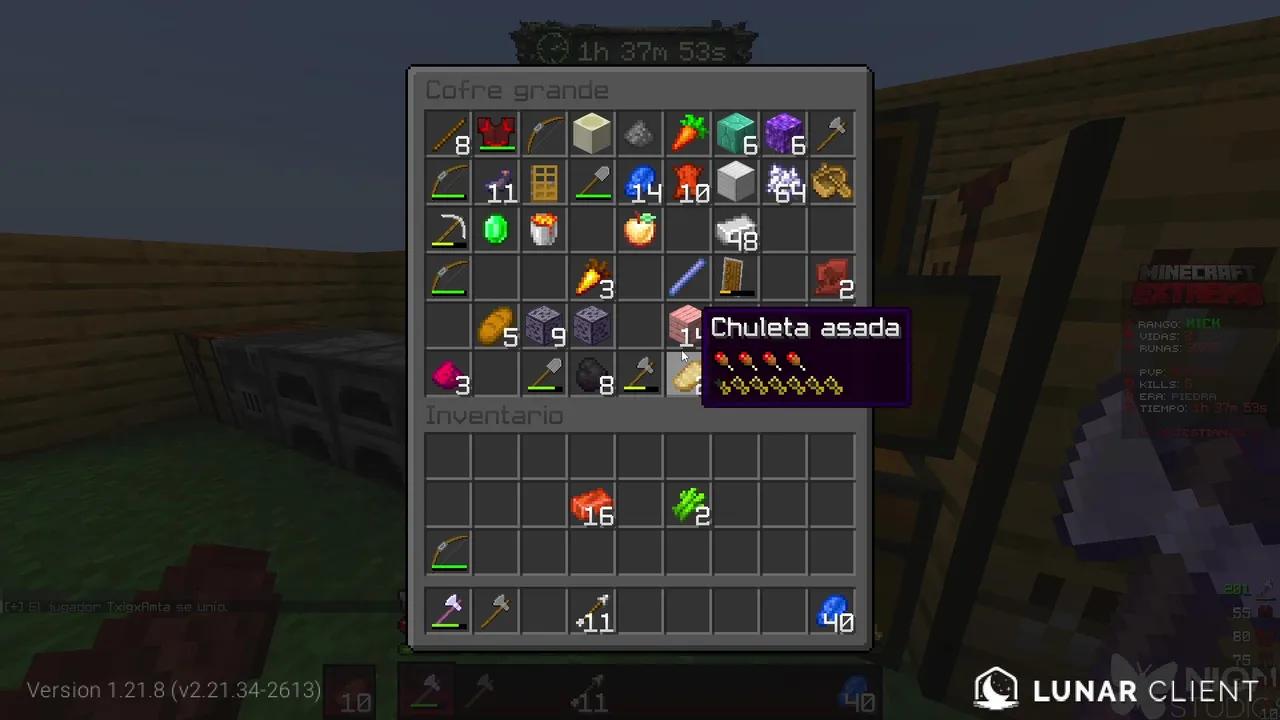Select the emerald in the chest

click(497, 231)
